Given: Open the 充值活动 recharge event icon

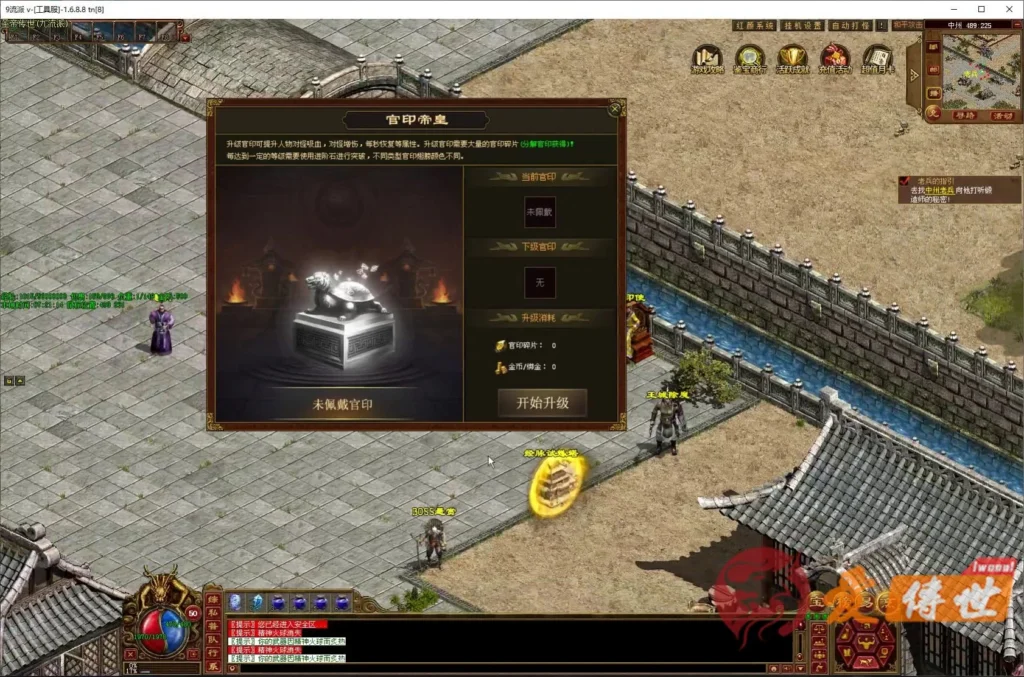Looking at the screenshot, I should [x=834, y=58].
